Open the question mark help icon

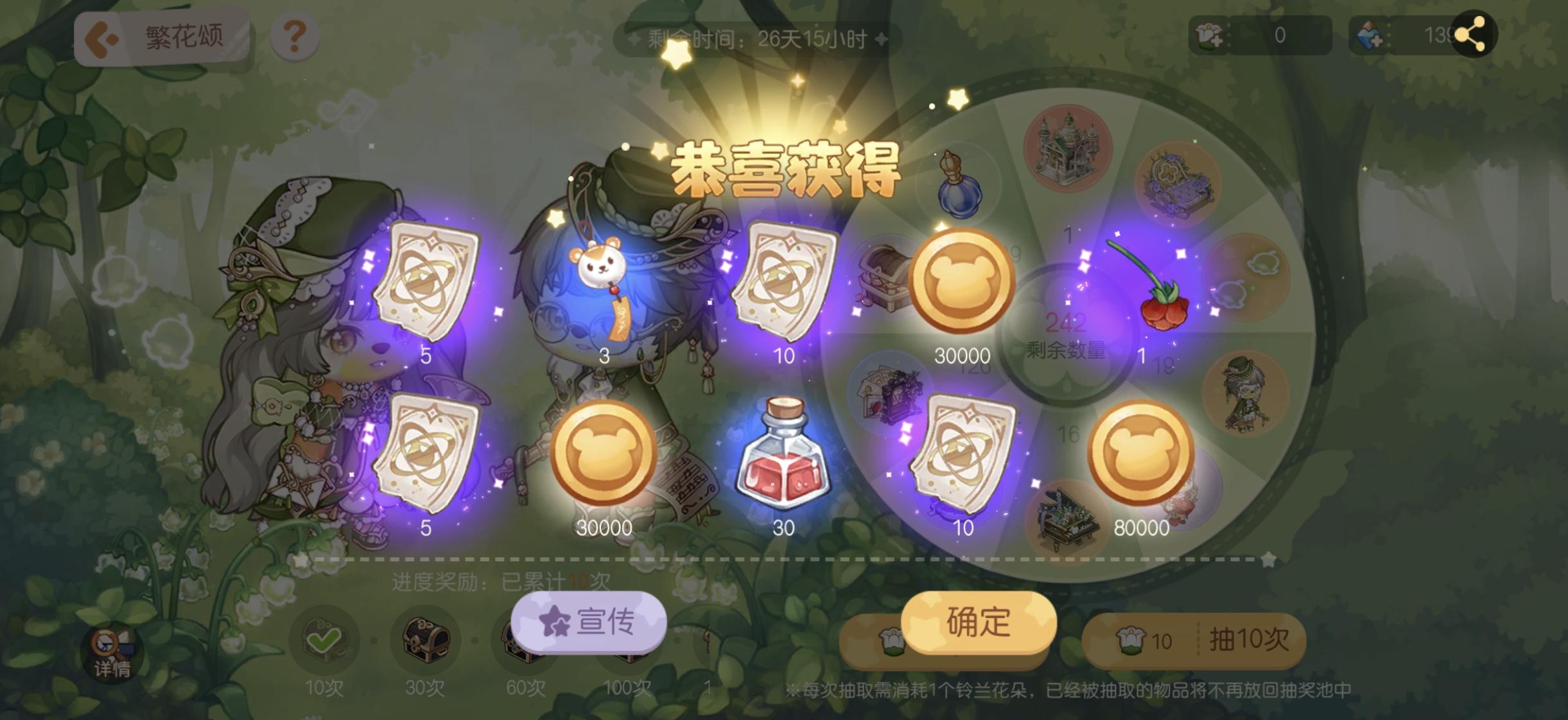(294, 35)
